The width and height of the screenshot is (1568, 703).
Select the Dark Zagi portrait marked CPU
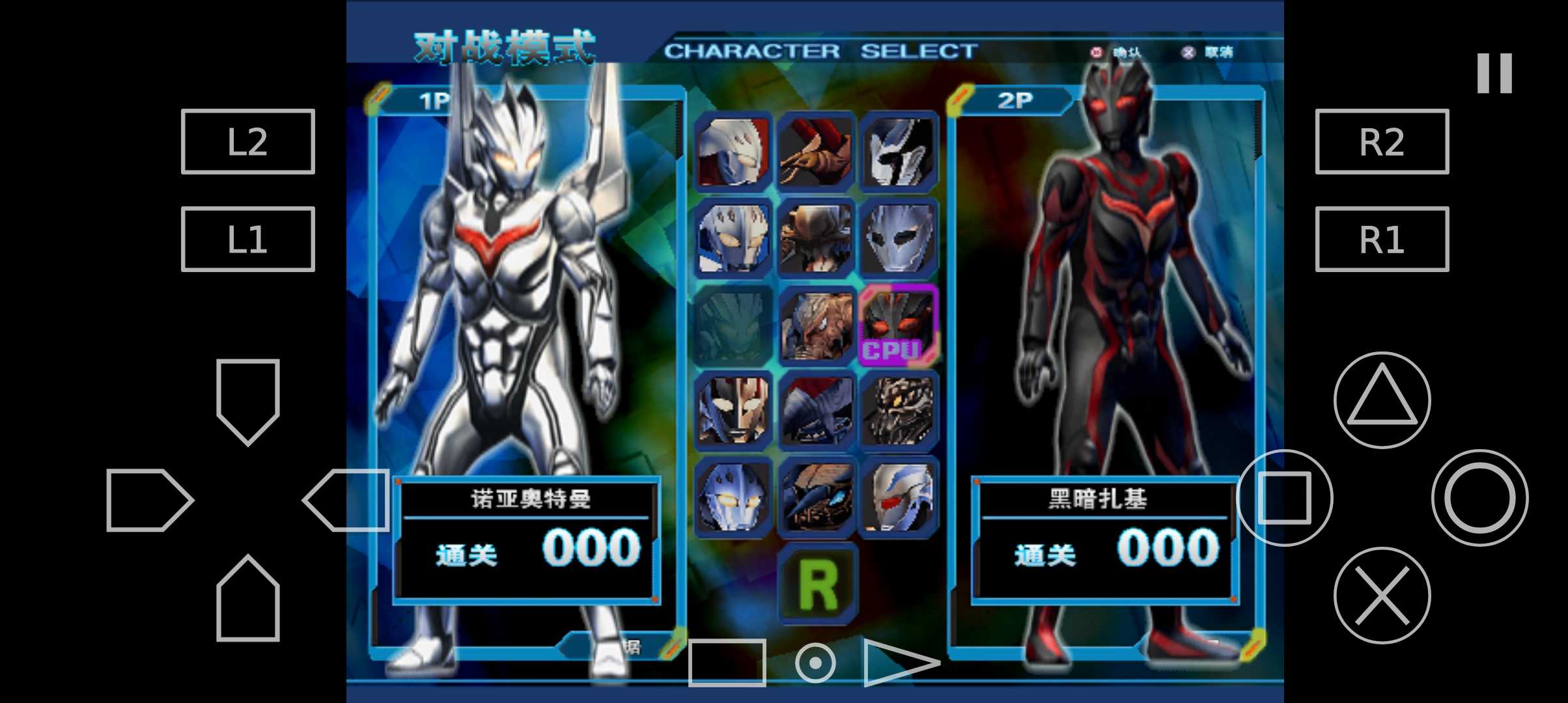tap(899, 325)
